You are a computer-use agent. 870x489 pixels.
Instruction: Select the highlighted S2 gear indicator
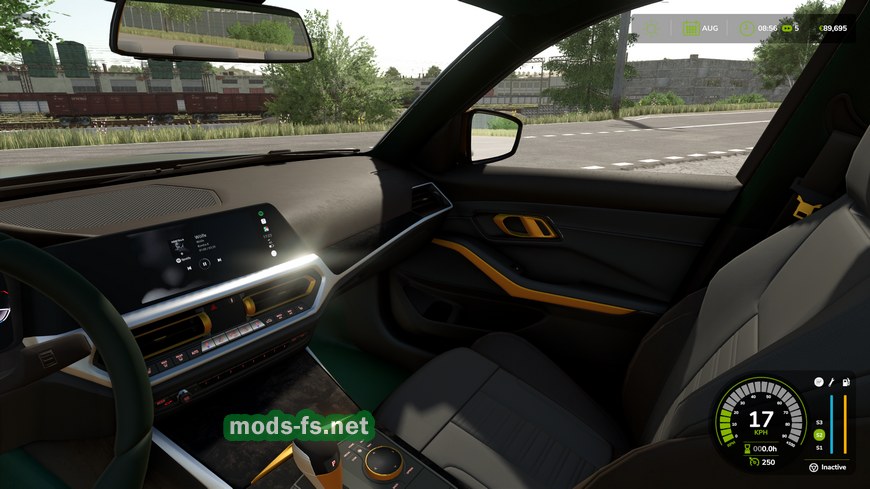click(819, 435)
